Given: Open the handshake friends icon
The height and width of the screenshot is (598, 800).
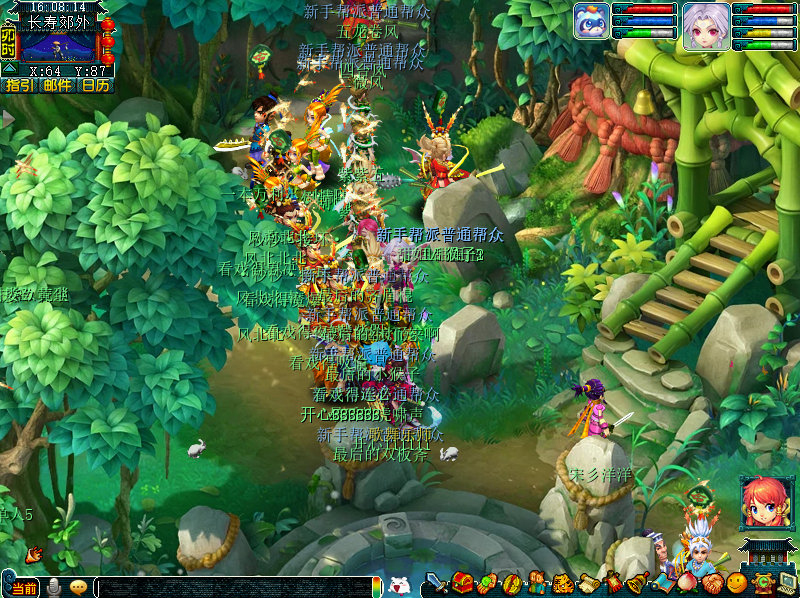Looking at the screenshot, I should pyautogui.click(x=711, y=582).
